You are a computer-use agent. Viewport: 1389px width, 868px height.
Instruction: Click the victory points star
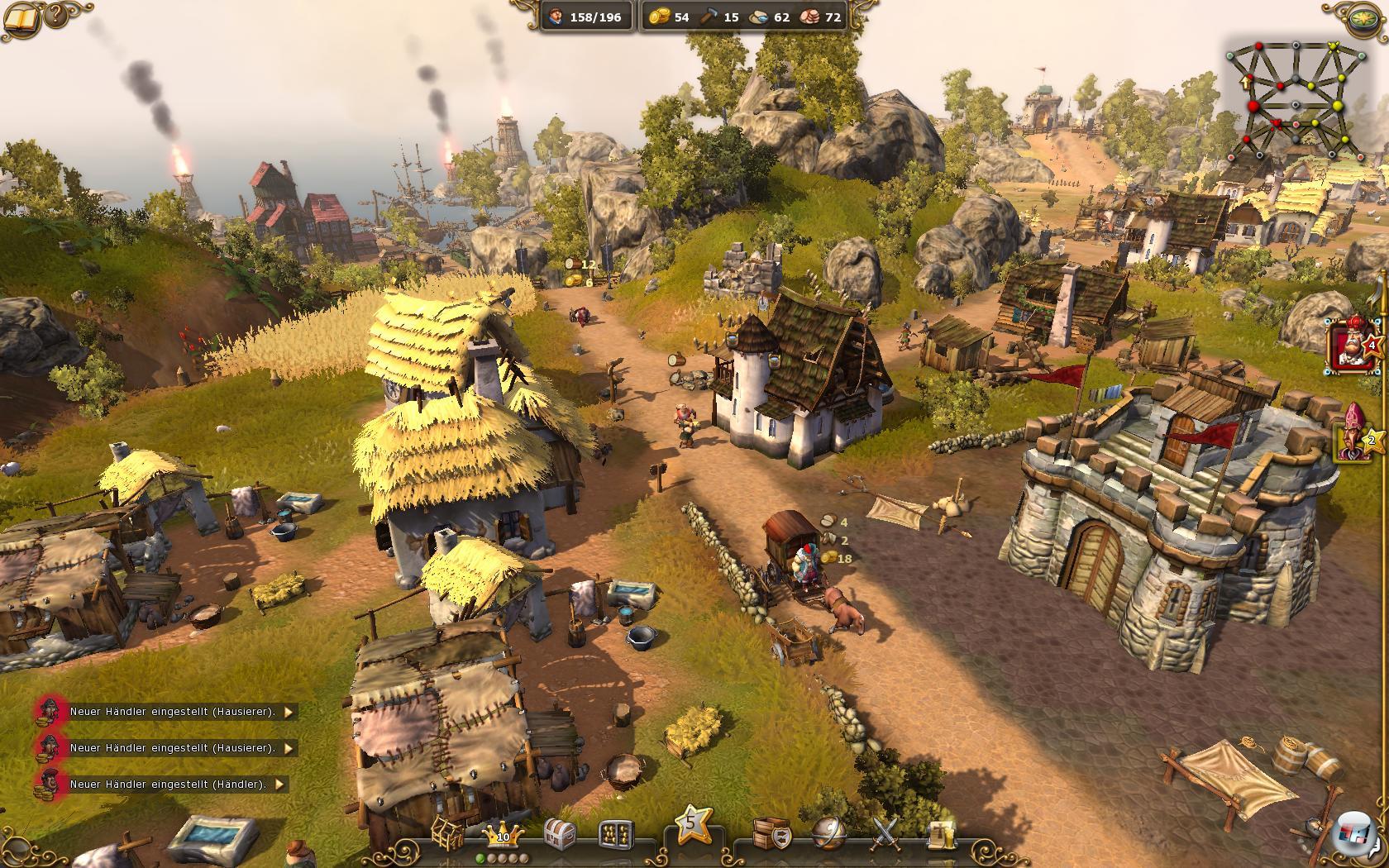[x=693, y=824]
